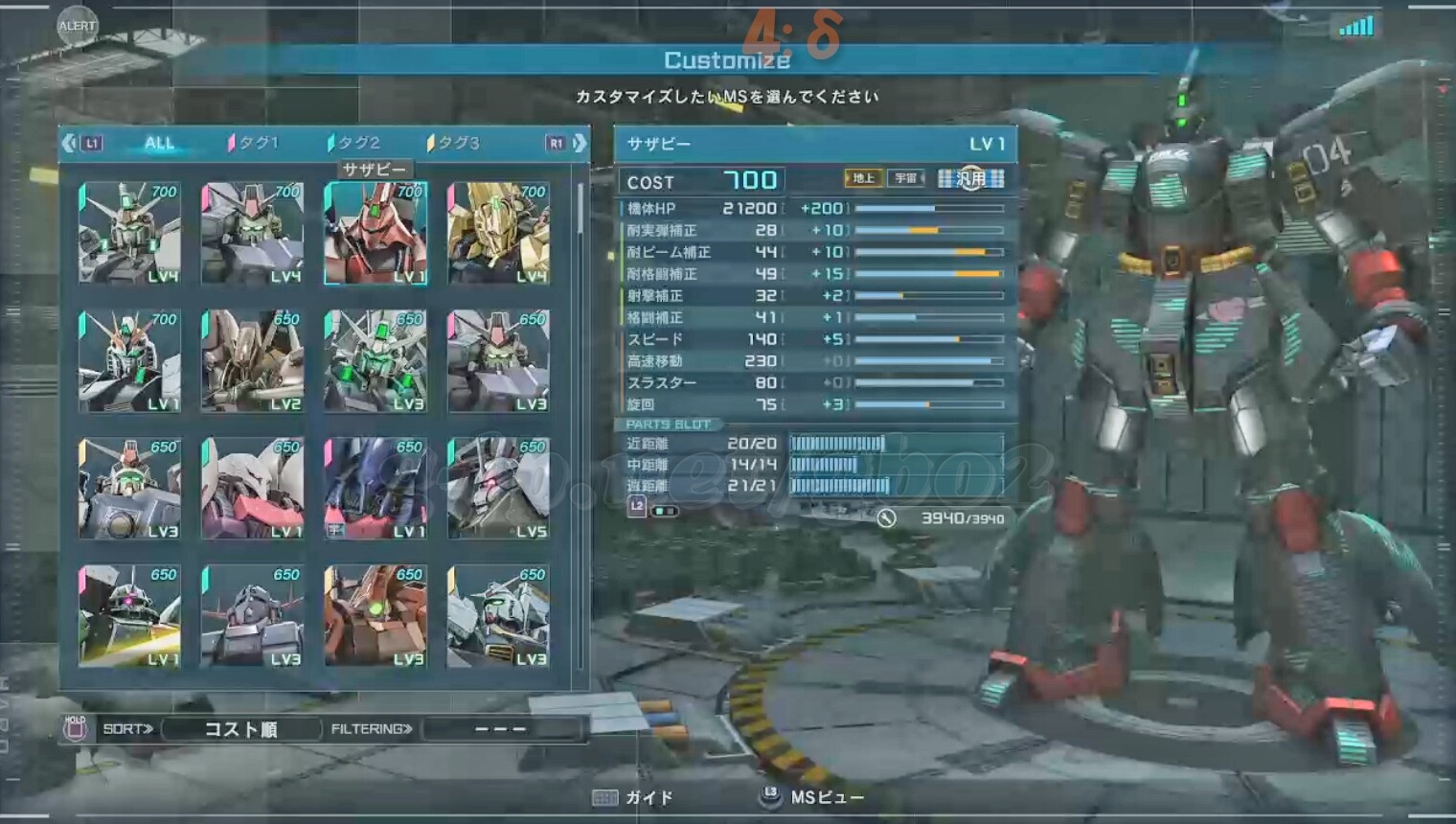Show the タグ3 tab

click(x=455, y=143)
